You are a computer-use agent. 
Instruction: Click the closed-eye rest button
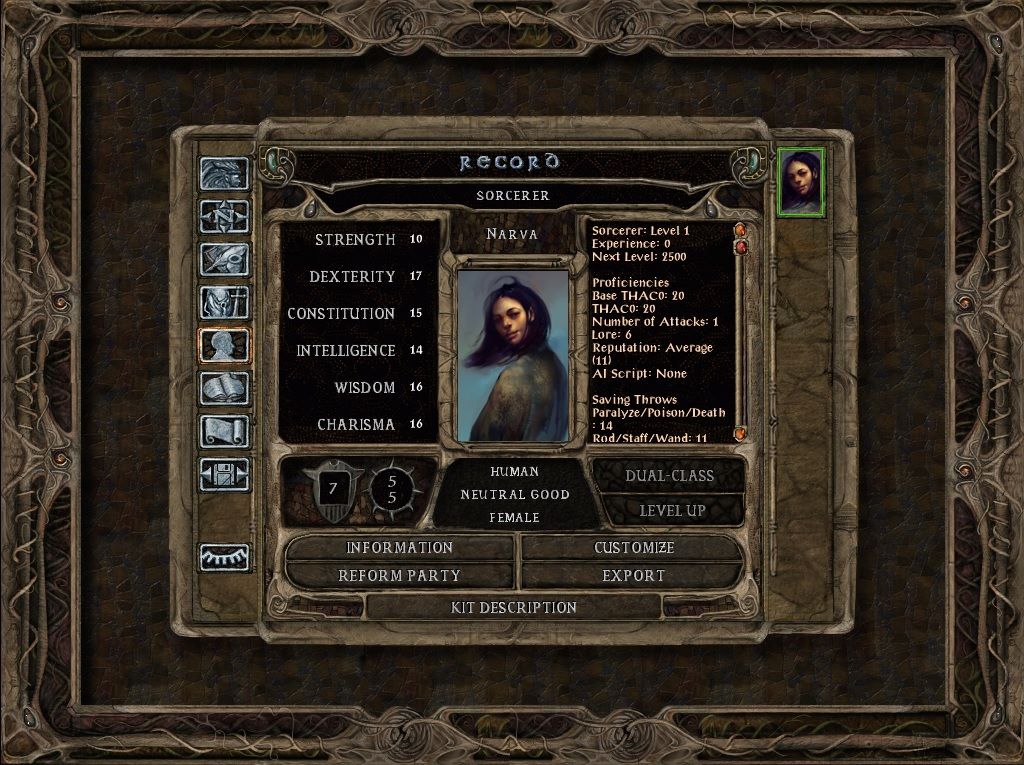(x=224, y=557)
